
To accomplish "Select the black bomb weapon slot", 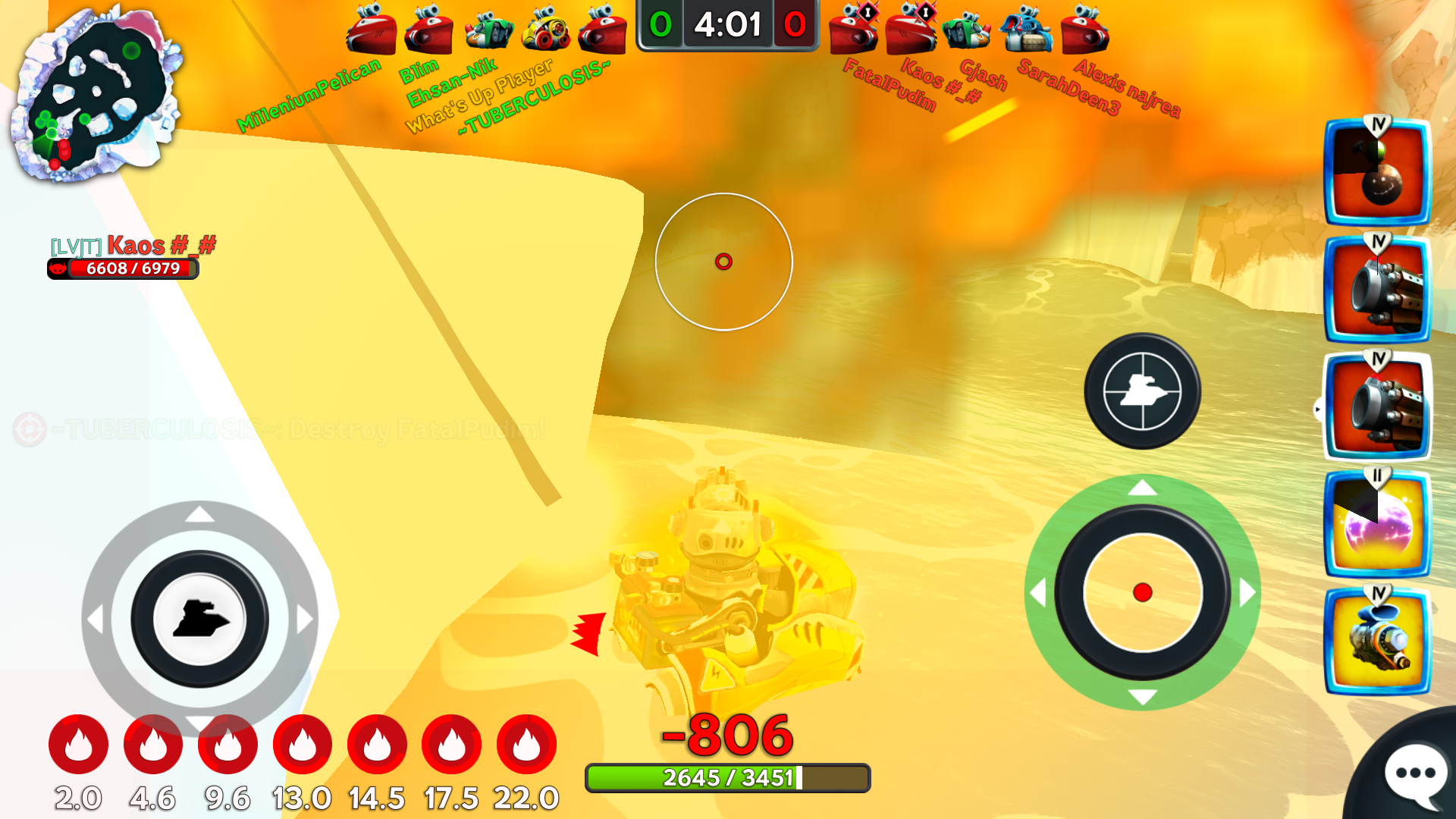I will [1377, 173].
